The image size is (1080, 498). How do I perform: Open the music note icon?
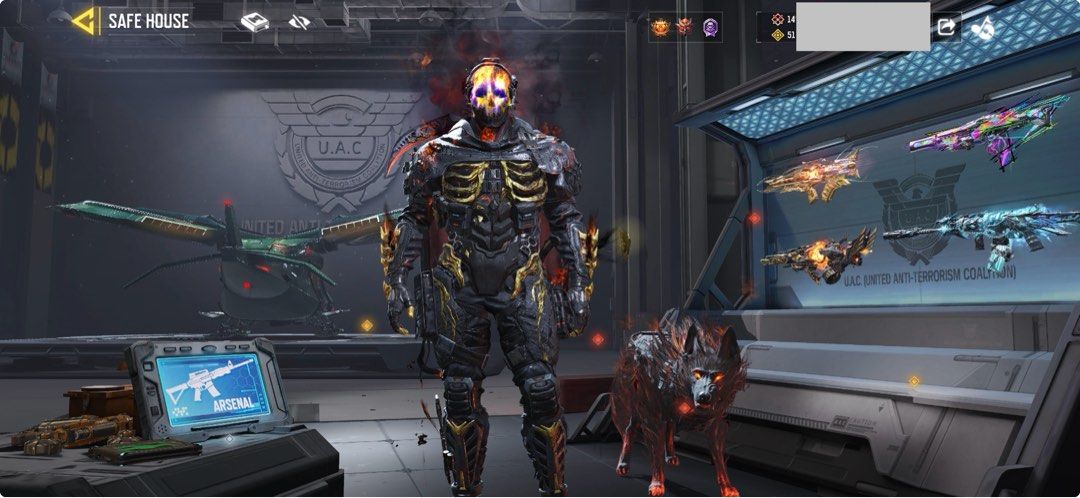click(983, 28)
